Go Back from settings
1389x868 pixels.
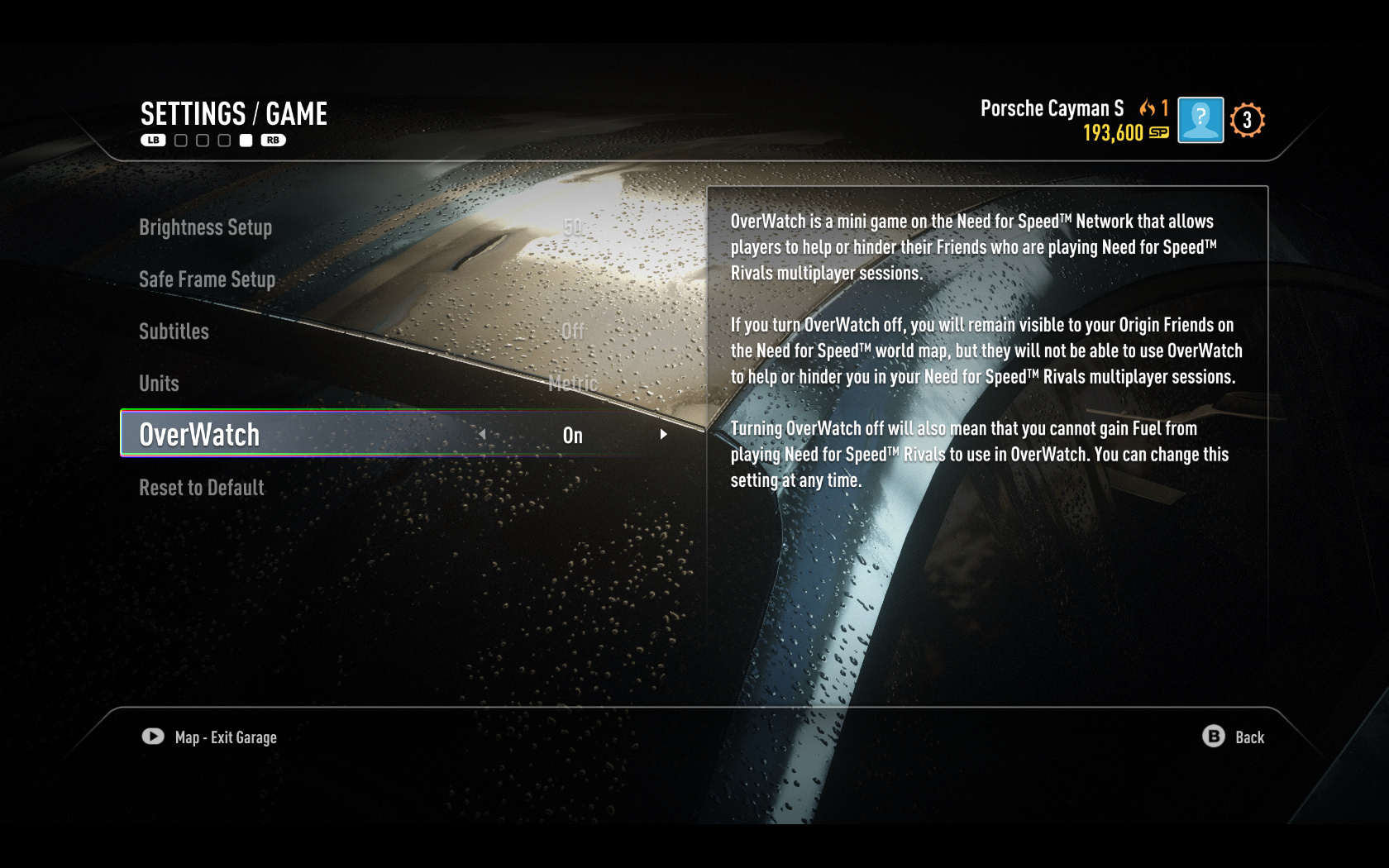pyautogui.click(x=1234, y=737)
